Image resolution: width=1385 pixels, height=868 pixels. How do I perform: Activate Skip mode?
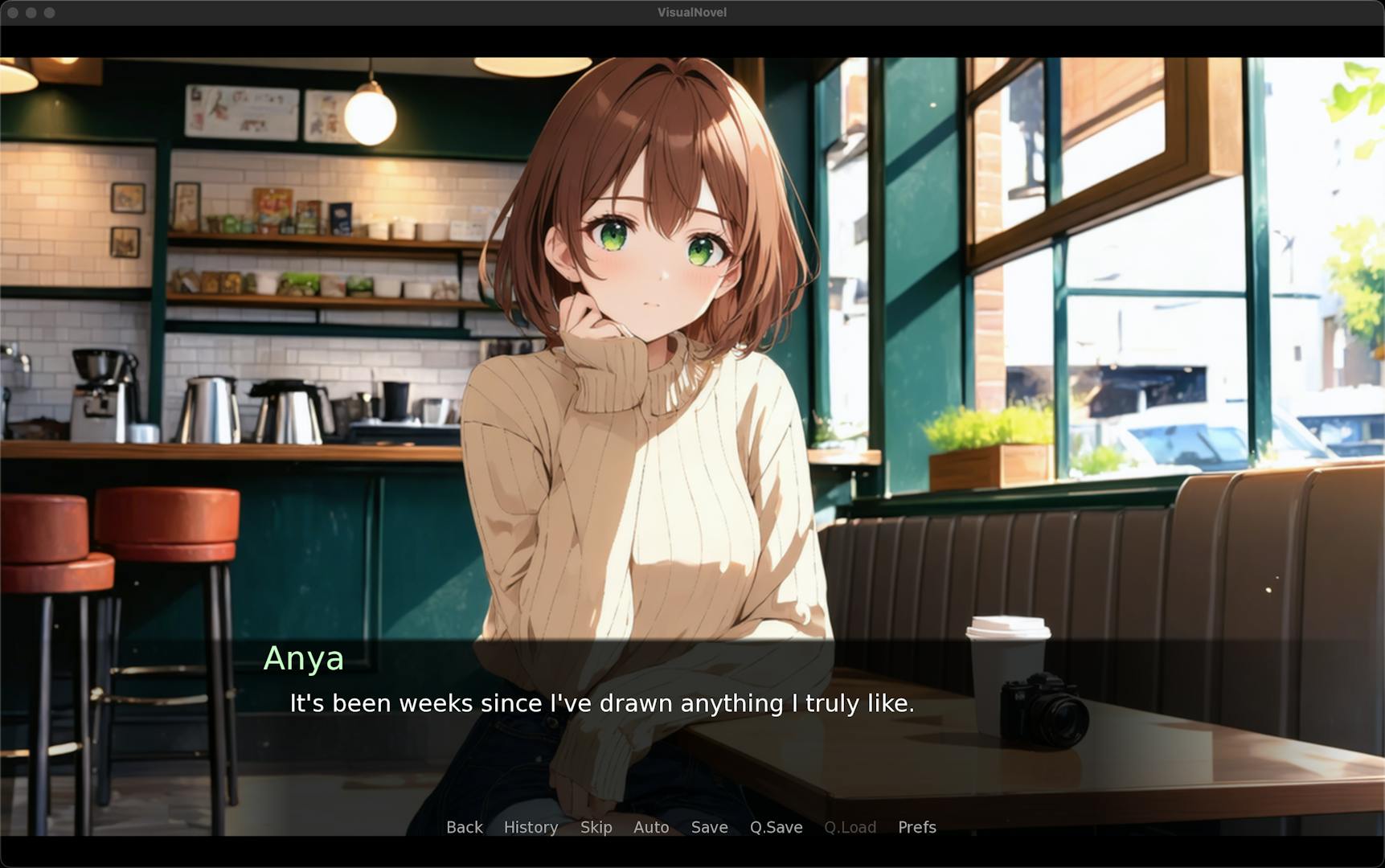tap(596, 827)
